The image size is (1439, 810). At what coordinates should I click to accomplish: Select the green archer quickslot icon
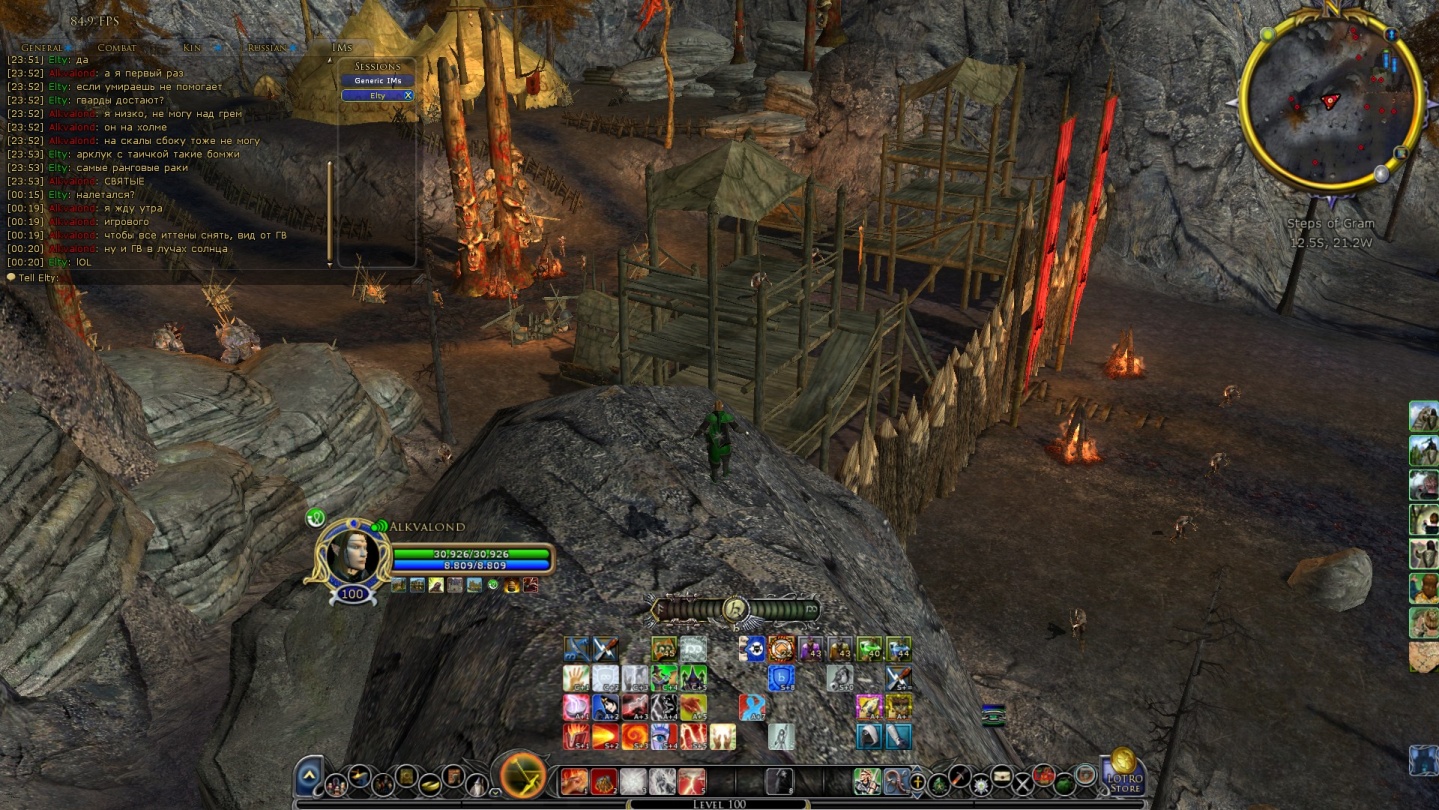point(867,780)
